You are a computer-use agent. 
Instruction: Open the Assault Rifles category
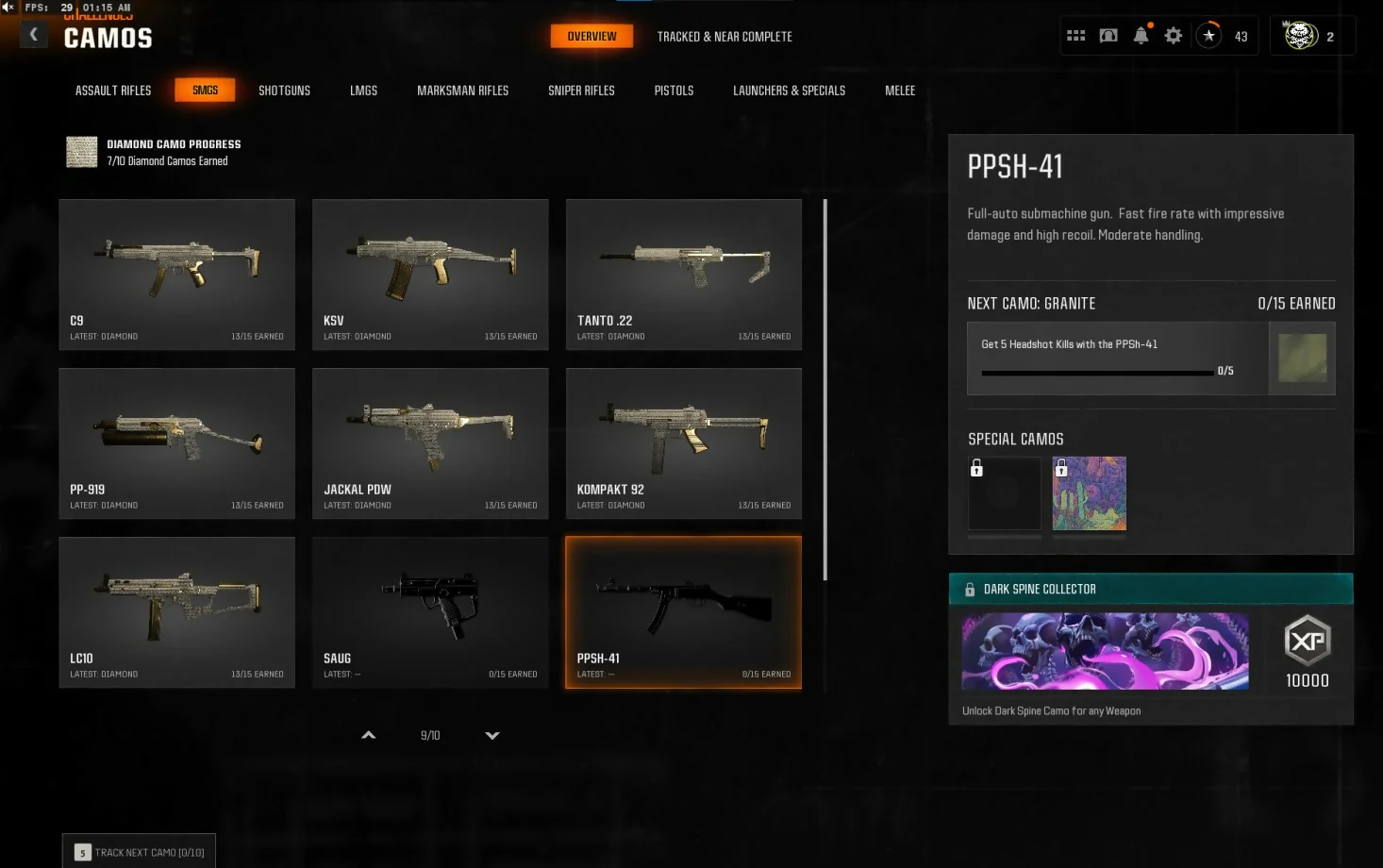(x=113, y=91)
